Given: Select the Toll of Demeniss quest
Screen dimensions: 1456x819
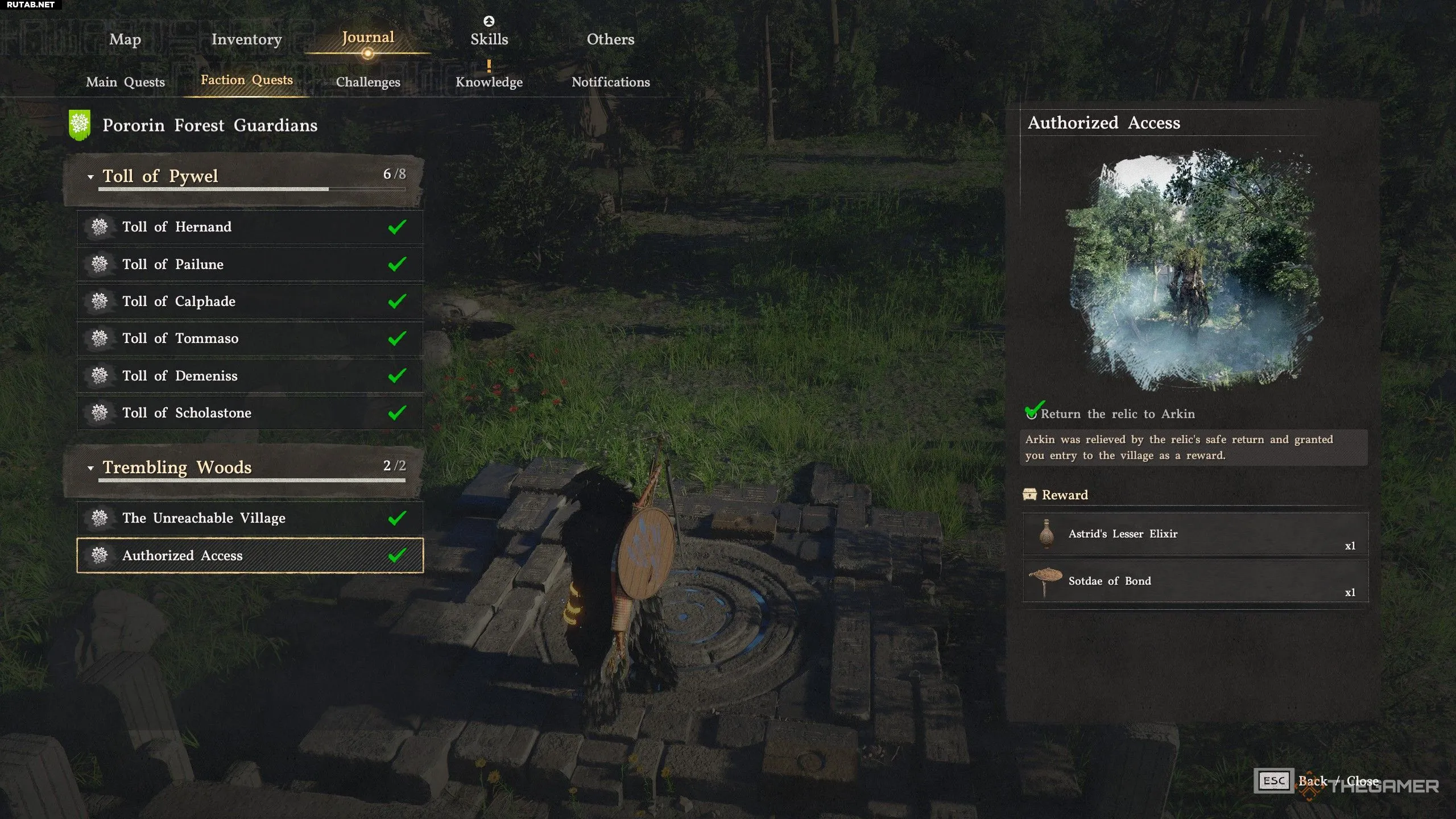Looking at the screenshot, I should pyautogui.click(x=249, y=375).
